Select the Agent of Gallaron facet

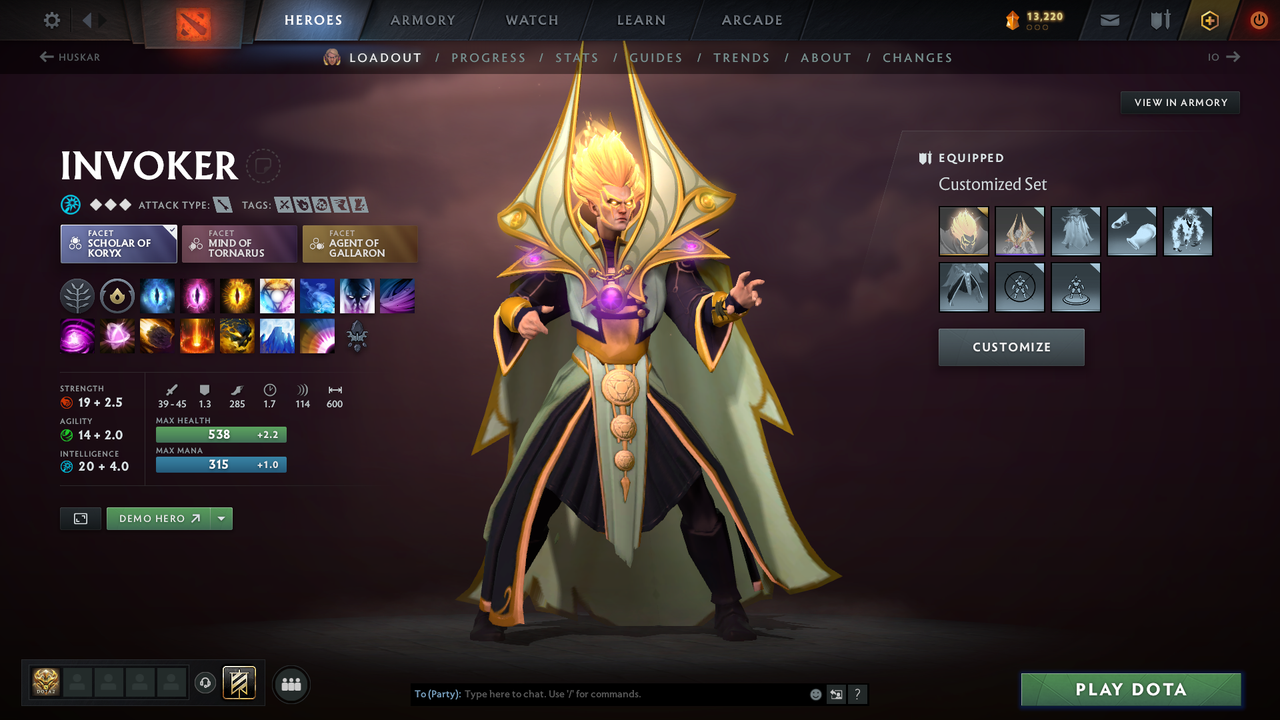point(360,243)
